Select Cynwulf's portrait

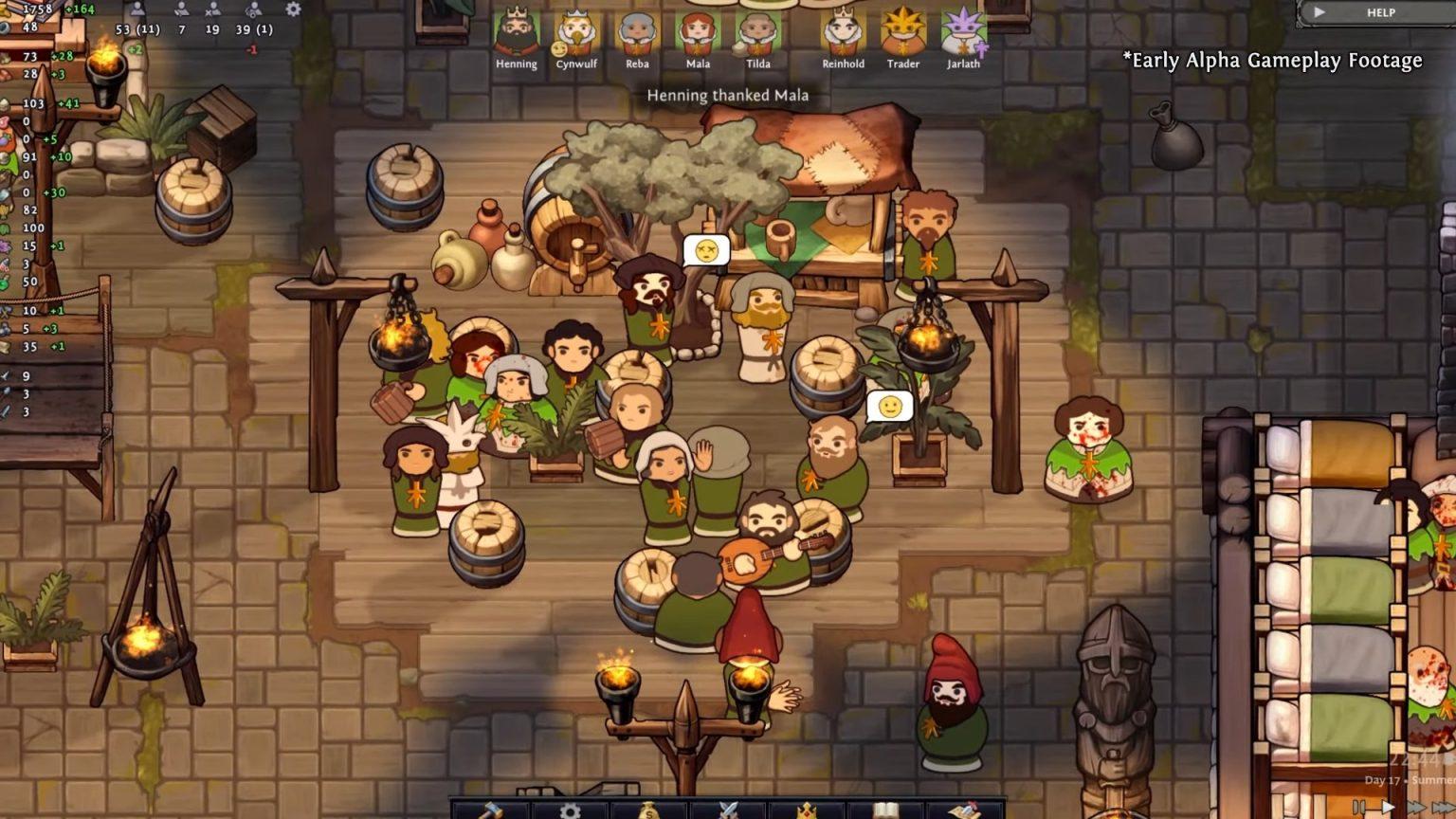pos(576,34)
